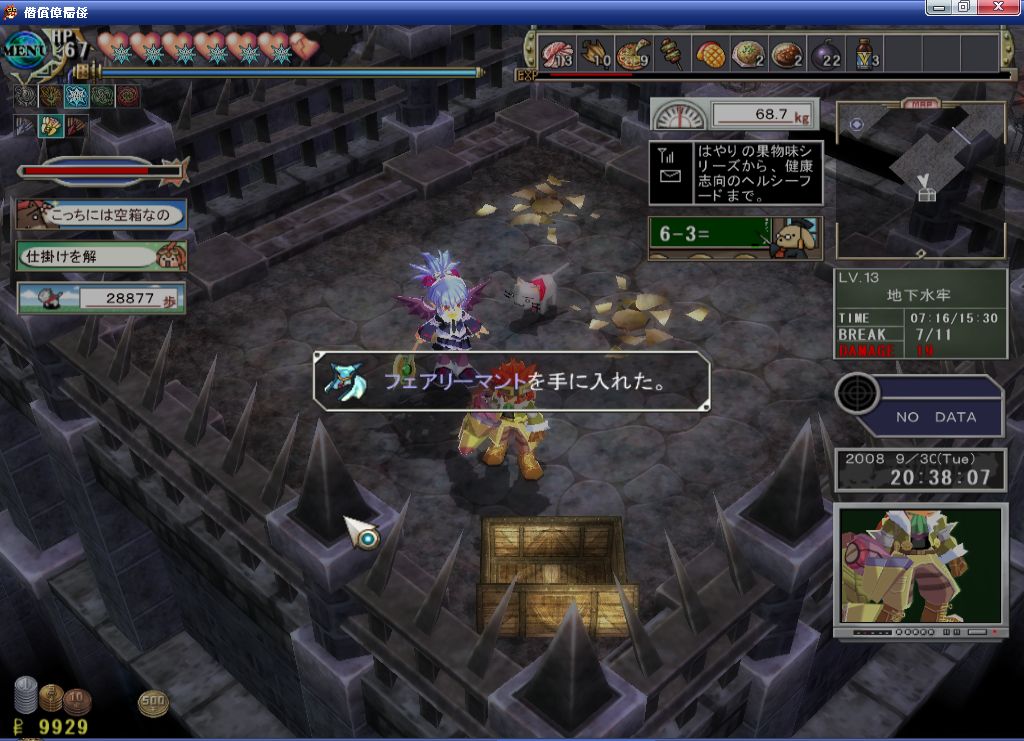The image size is (1024, 741).
Task: Choose the highlighted blue snowflake magic icon
Action: pyautogui.click(x=76, y=96)
